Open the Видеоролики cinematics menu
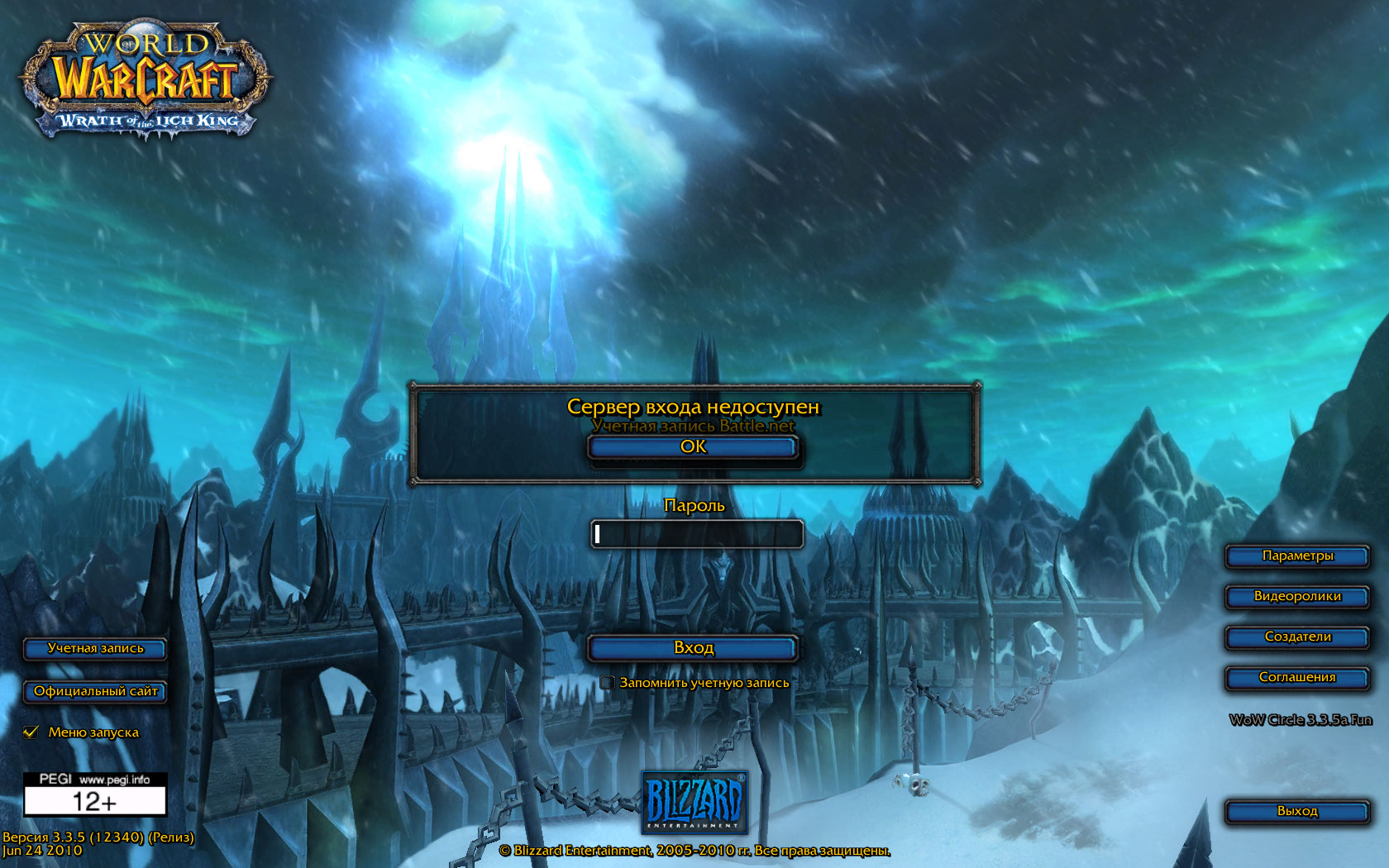Image resolution: width=1389 pixels, height=868 pixels. click(x=1296, y=597)
